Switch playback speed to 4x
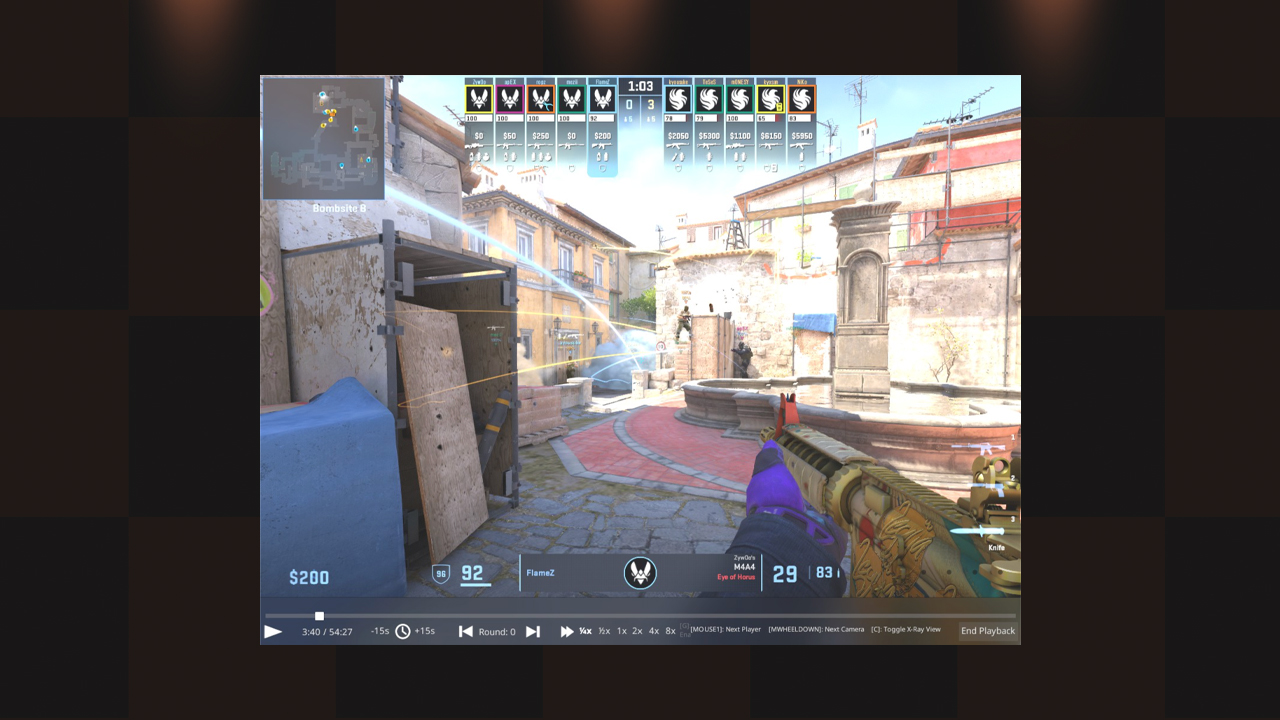 [654, 631]
